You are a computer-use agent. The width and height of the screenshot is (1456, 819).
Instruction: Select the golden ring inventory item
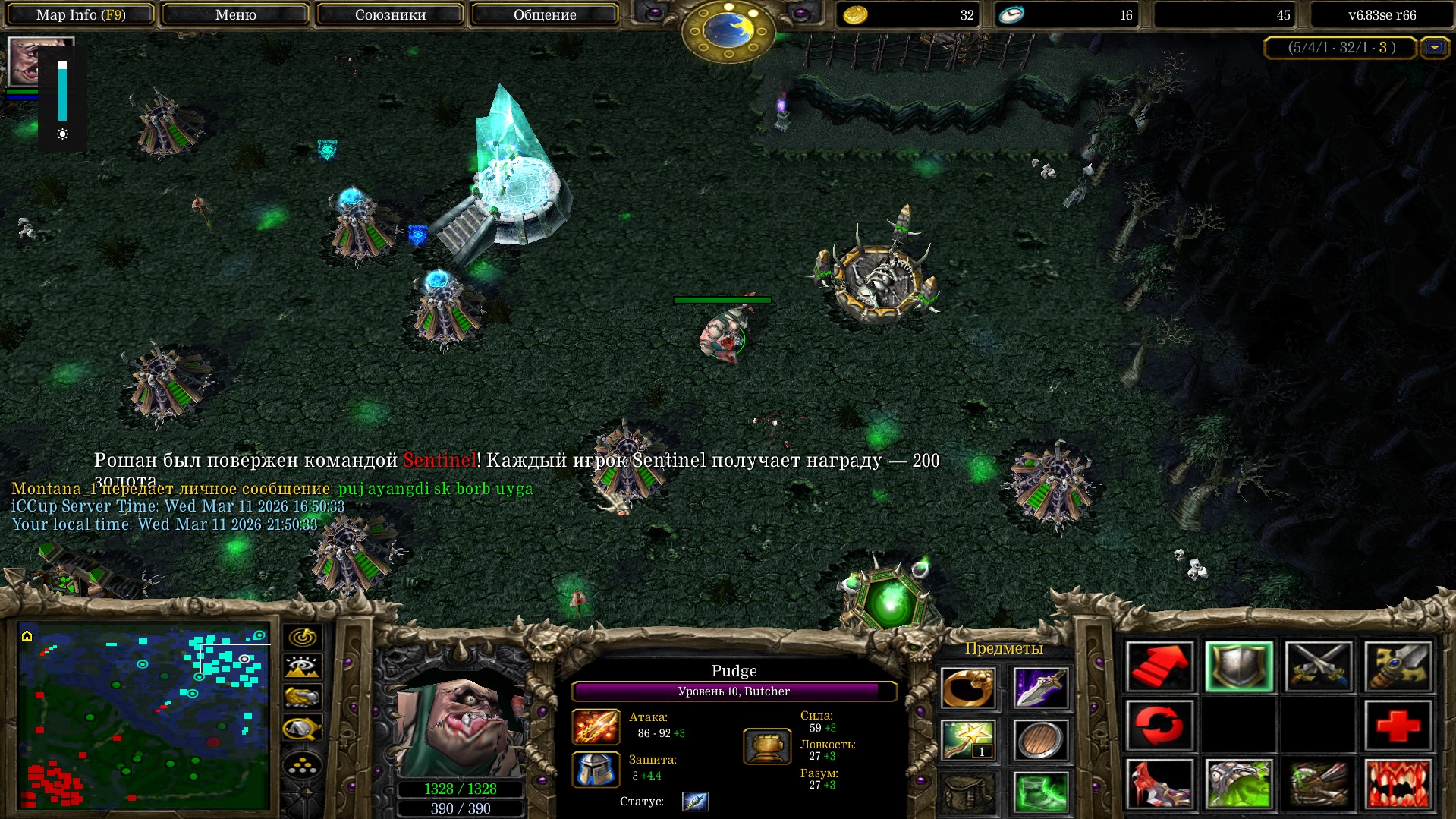[x=967, y=688]
